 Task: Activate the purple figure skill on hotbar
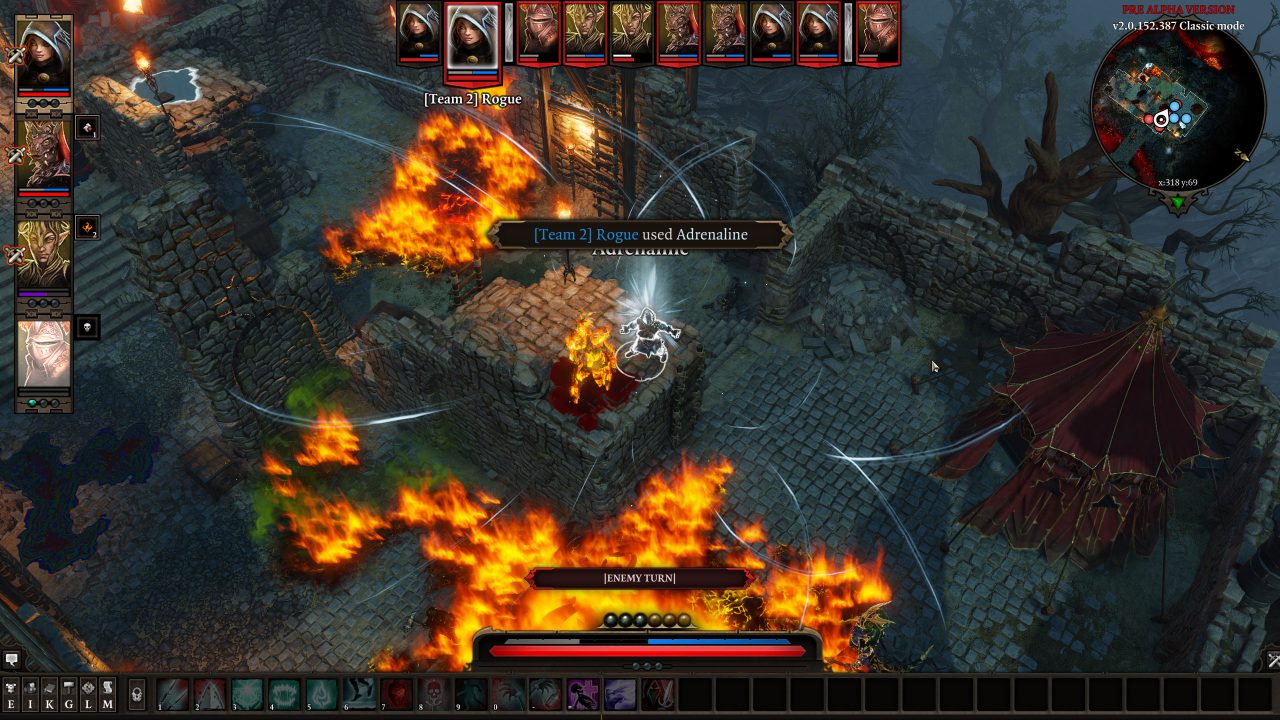point(582,693)
